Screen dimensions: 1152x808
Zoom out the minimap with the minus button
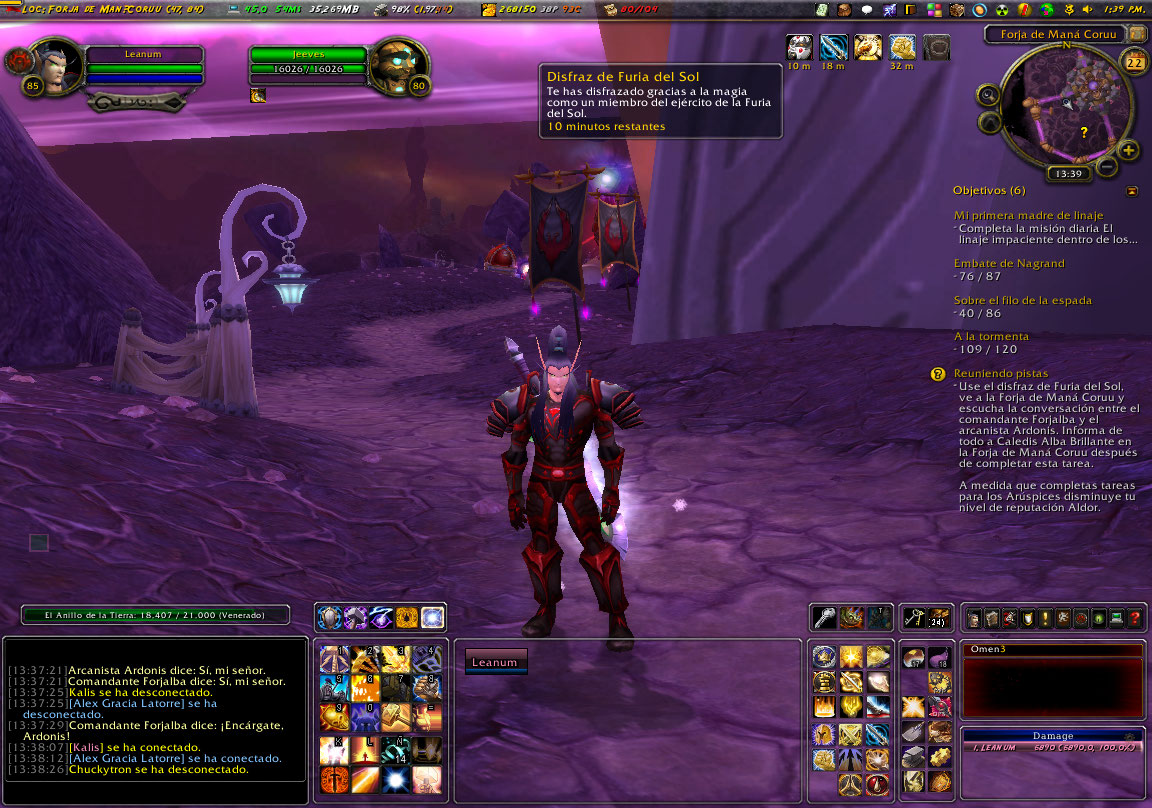tap(1107, 167)
